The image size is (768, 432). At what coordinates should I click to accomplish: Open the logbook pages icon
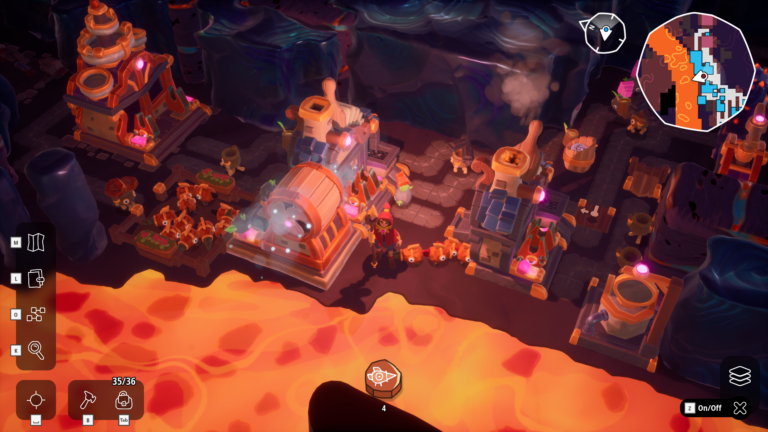(x=37, y=278)
